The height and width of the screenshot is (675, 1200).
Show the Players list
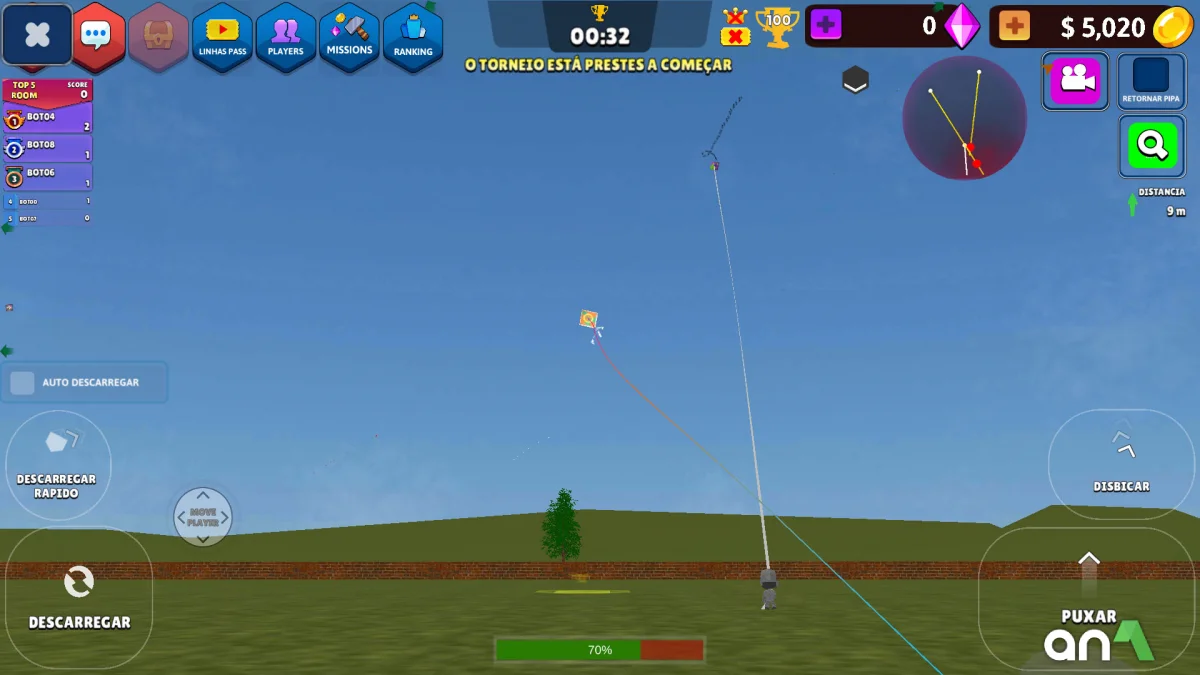click(x=285, y=37)
